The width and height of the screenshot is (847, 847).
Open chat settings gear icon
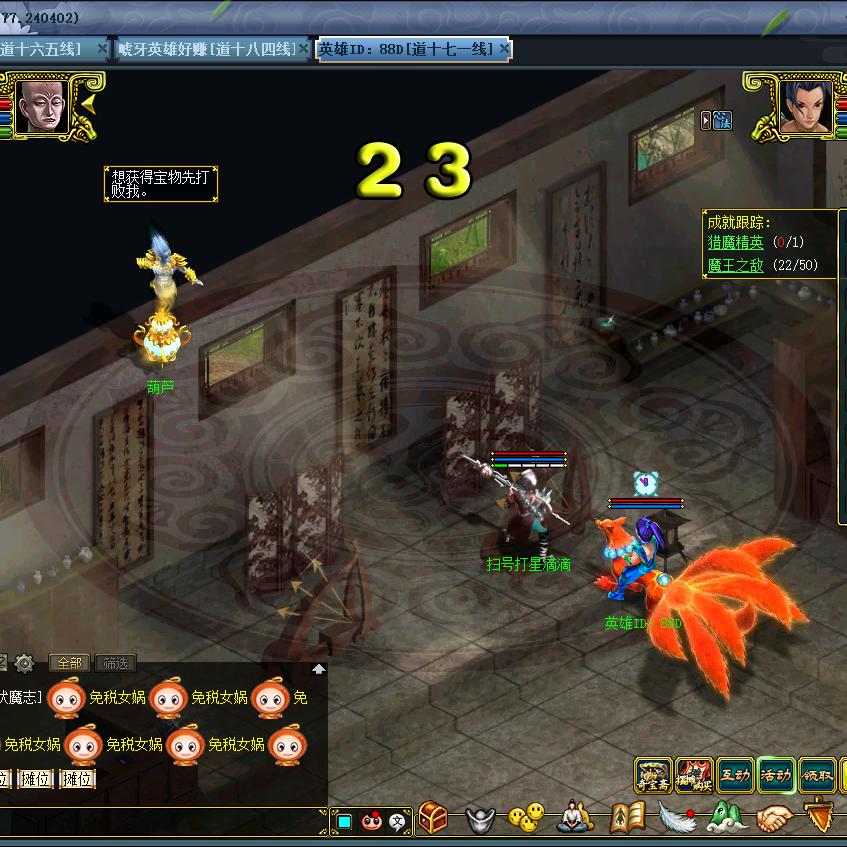pyautogui.click(x=25, y=663)
